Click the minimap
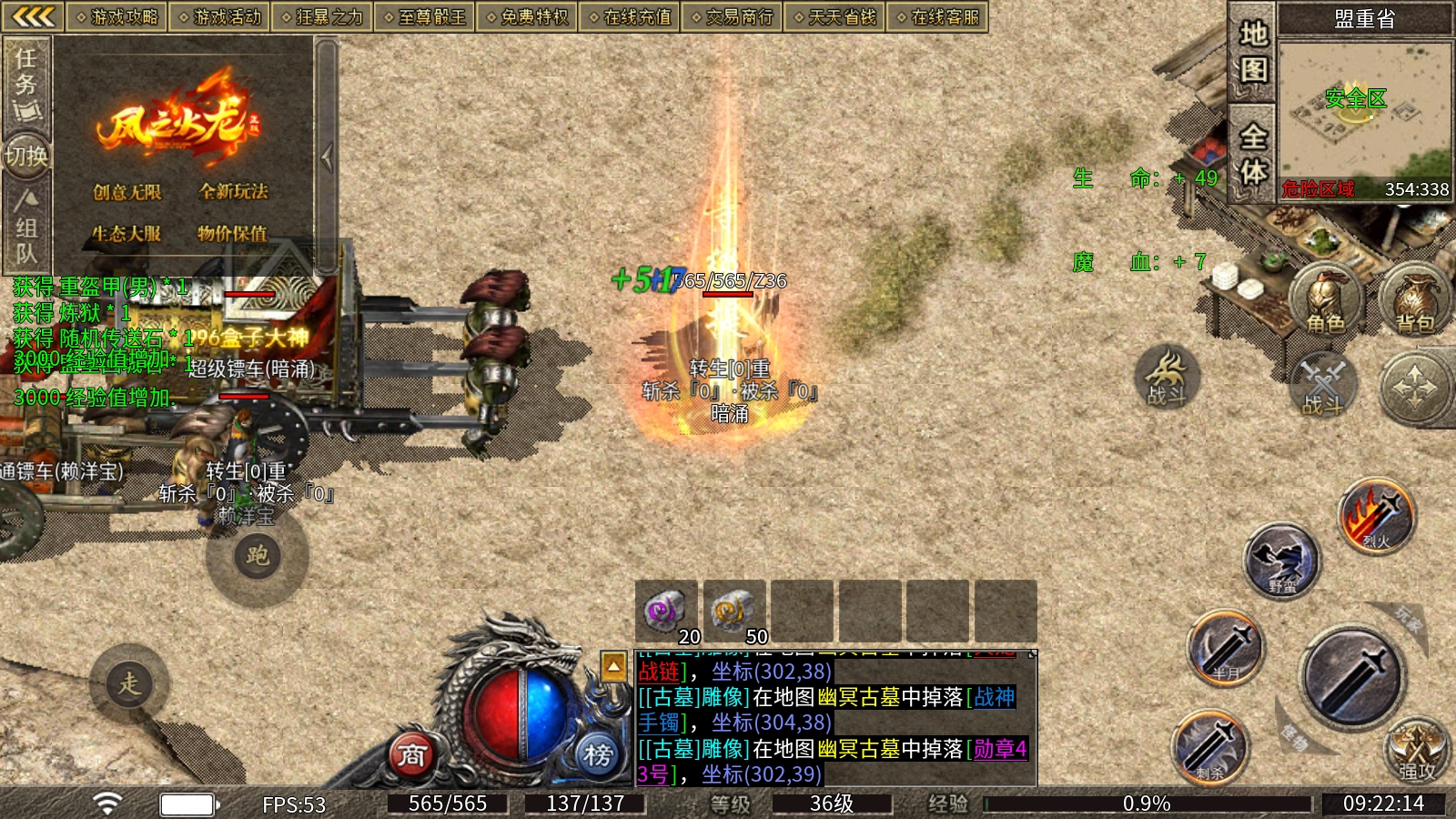Viewport: 1456px width, 819px height. (1363, 114)
